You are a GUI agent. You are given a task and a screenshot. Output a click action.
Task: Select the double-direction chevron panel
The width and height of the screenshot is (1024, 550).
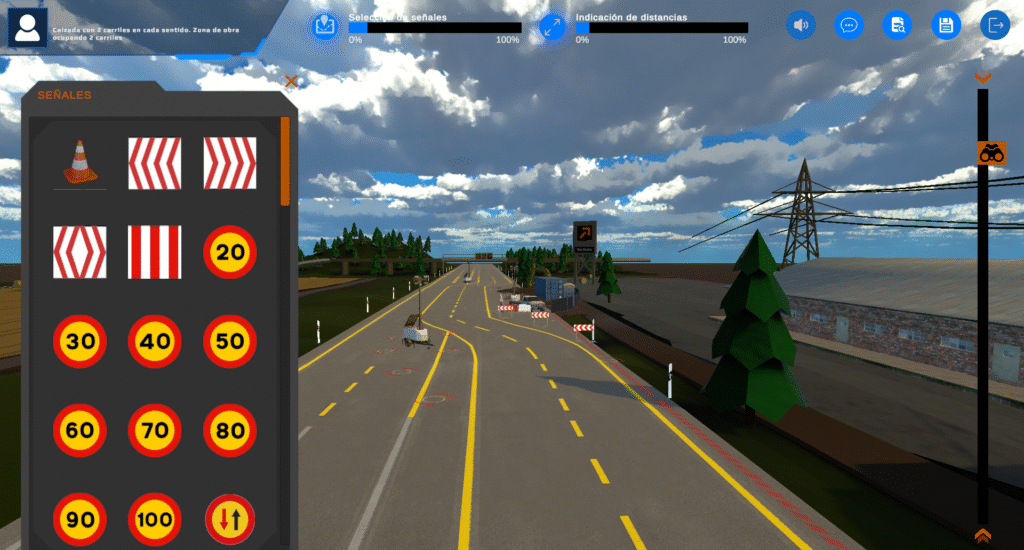(80, 252)
